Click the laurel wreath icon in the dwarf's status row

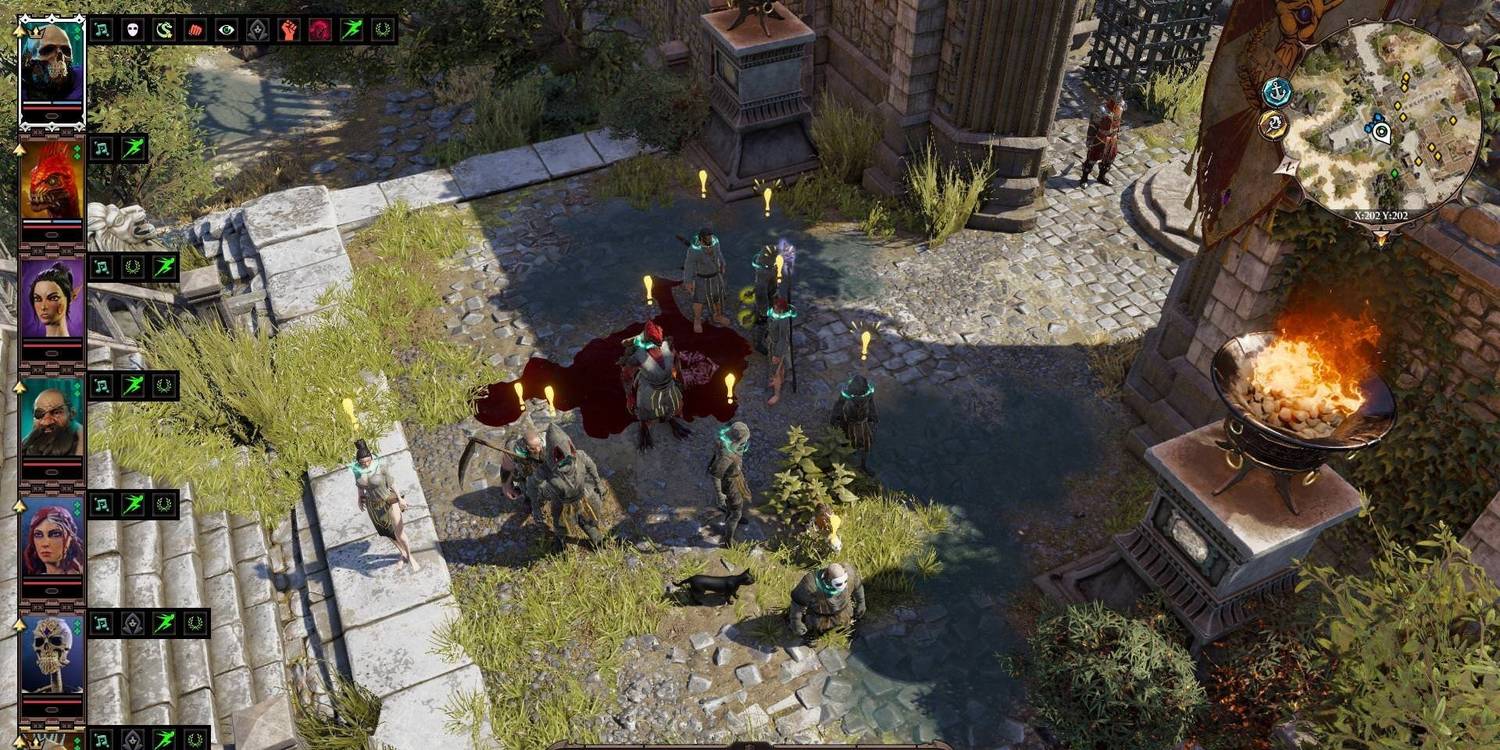164,388
